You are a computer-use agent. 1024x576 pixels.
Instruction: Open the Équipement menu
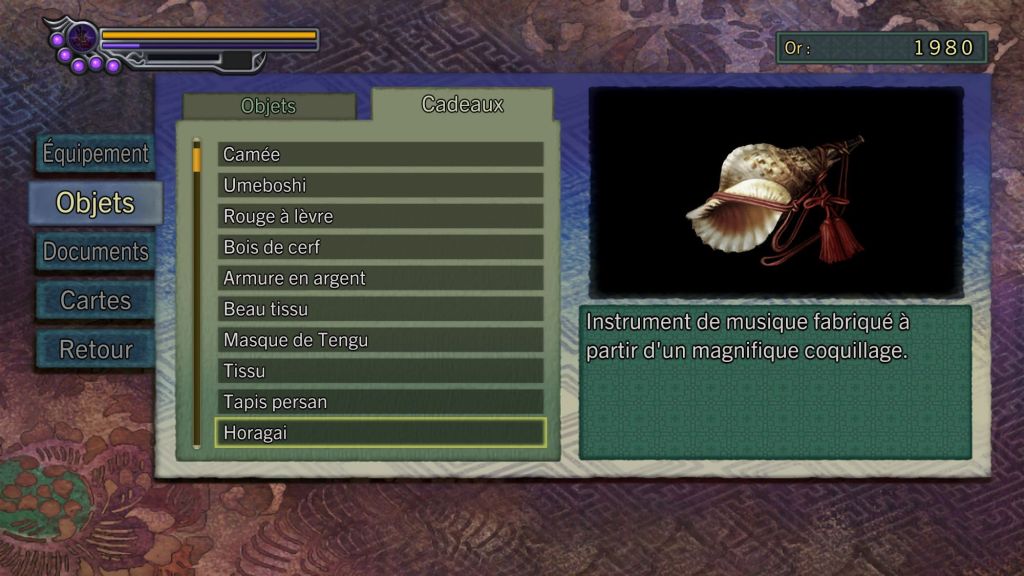(95, 154)
